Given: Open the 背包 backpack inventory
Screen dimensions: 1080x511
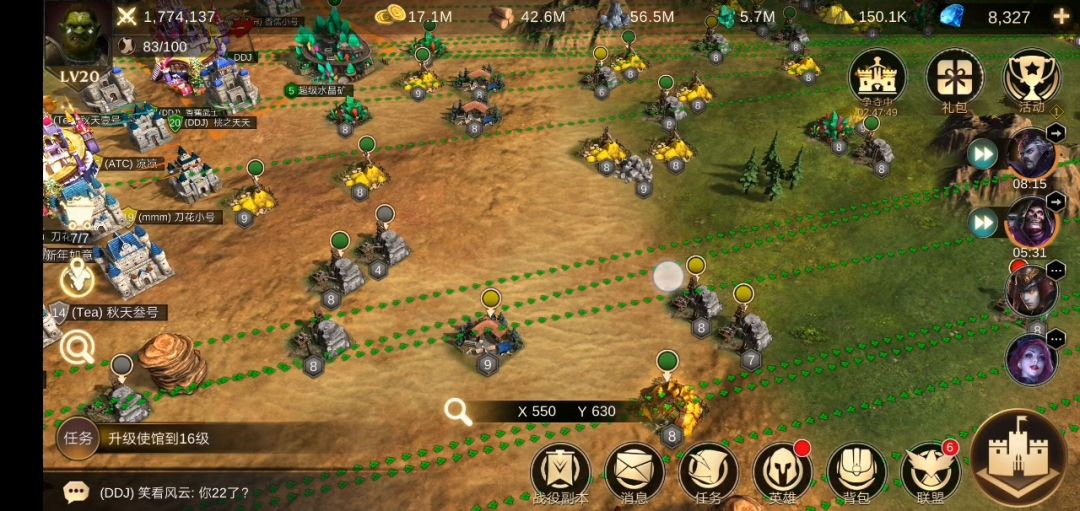Looking at the screenshot, I should (x=856, y=473).
